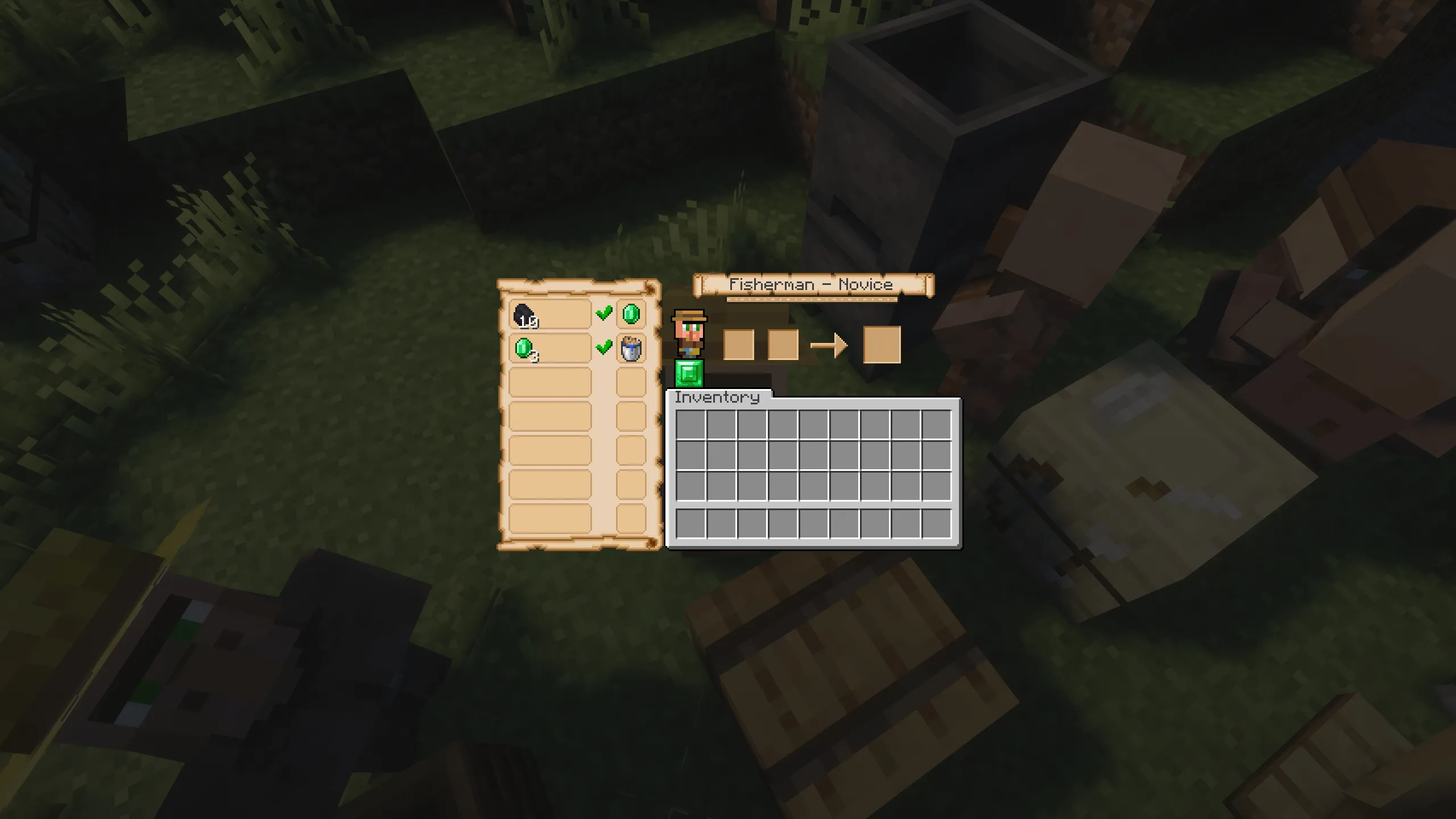The width and height of the screenshot is (1456, 819).
Task: Click the green checkmark on the coal trade
Action: [603, 312]
